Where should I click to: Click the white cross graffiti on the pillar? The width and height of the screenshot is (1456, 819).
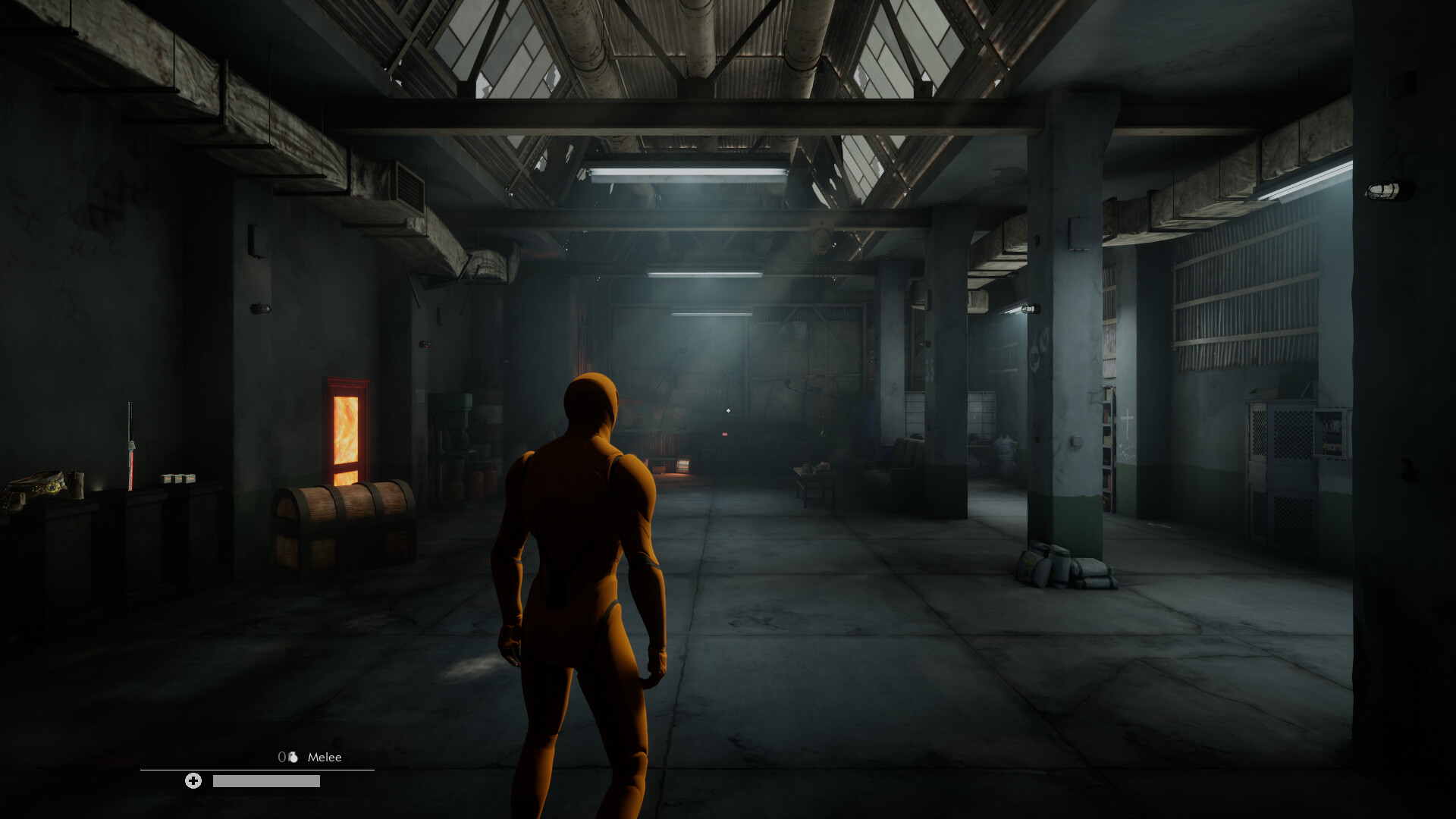1128,421
